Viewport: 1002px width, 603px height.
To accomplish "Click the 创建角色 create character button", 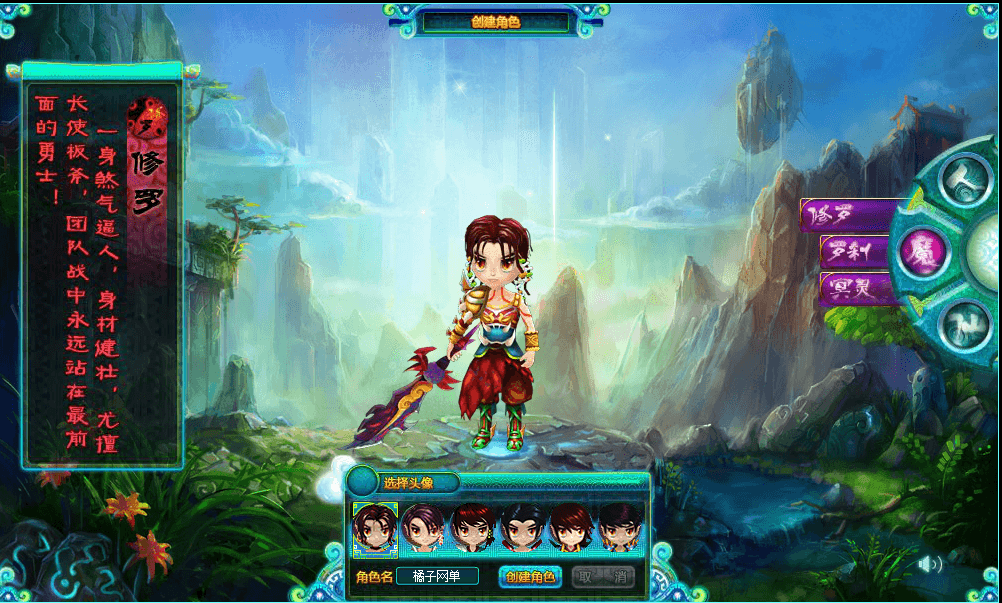I will click(529, 577).
